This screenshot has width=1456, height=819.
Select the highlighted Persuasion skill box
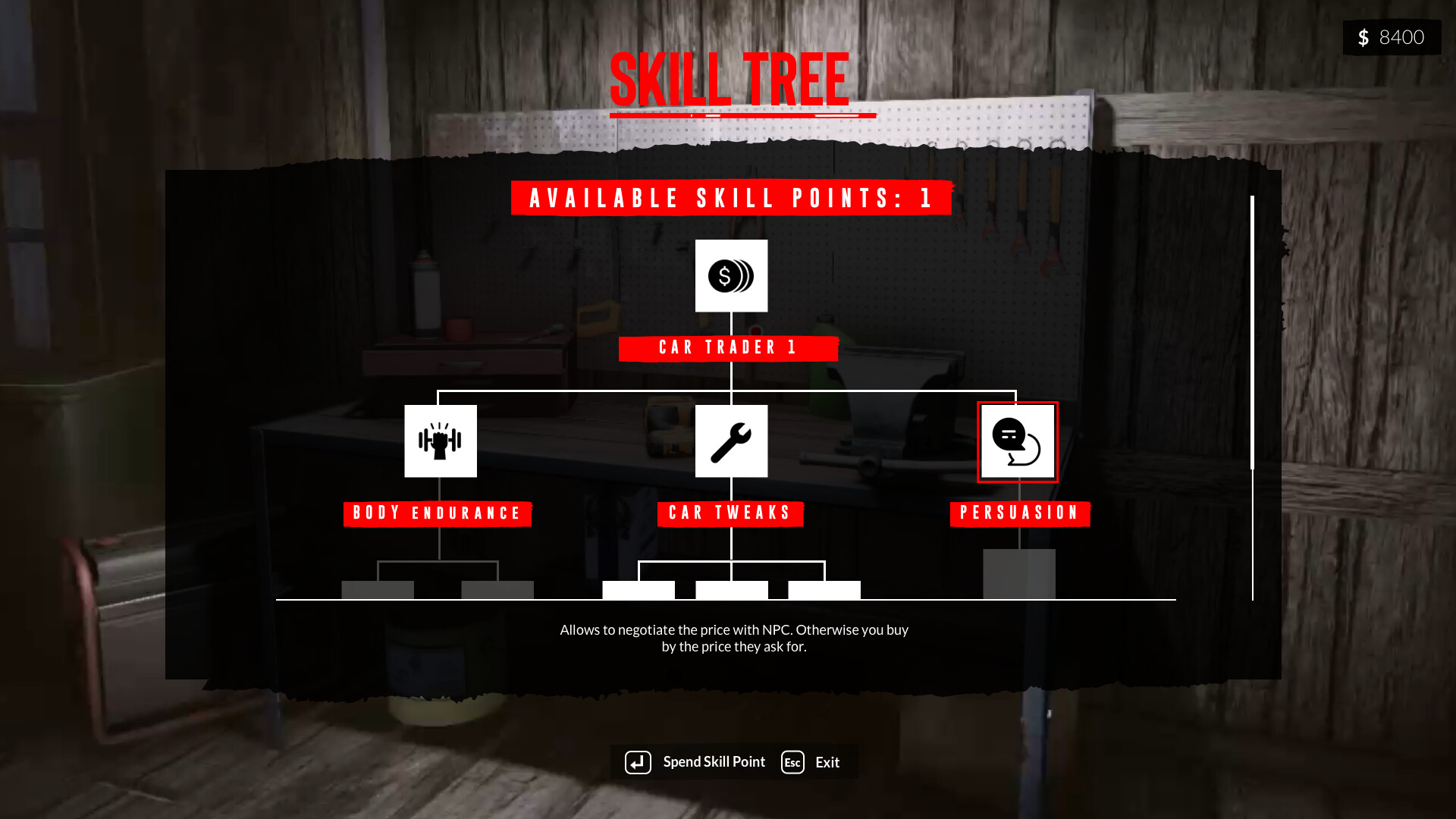coord(1018,441)
